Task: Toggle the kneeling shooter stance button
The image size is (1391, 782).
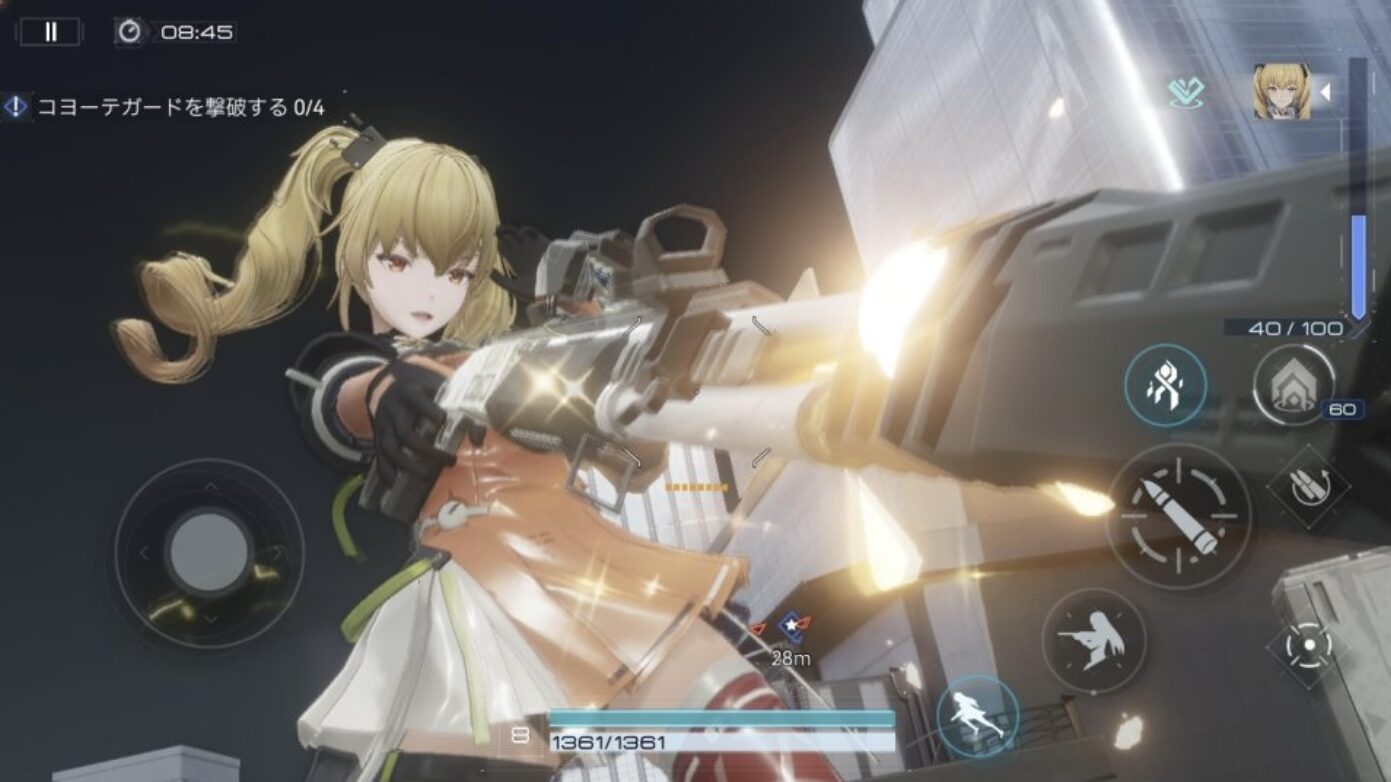Action: pyautogui.click(x=1093, y=640)
